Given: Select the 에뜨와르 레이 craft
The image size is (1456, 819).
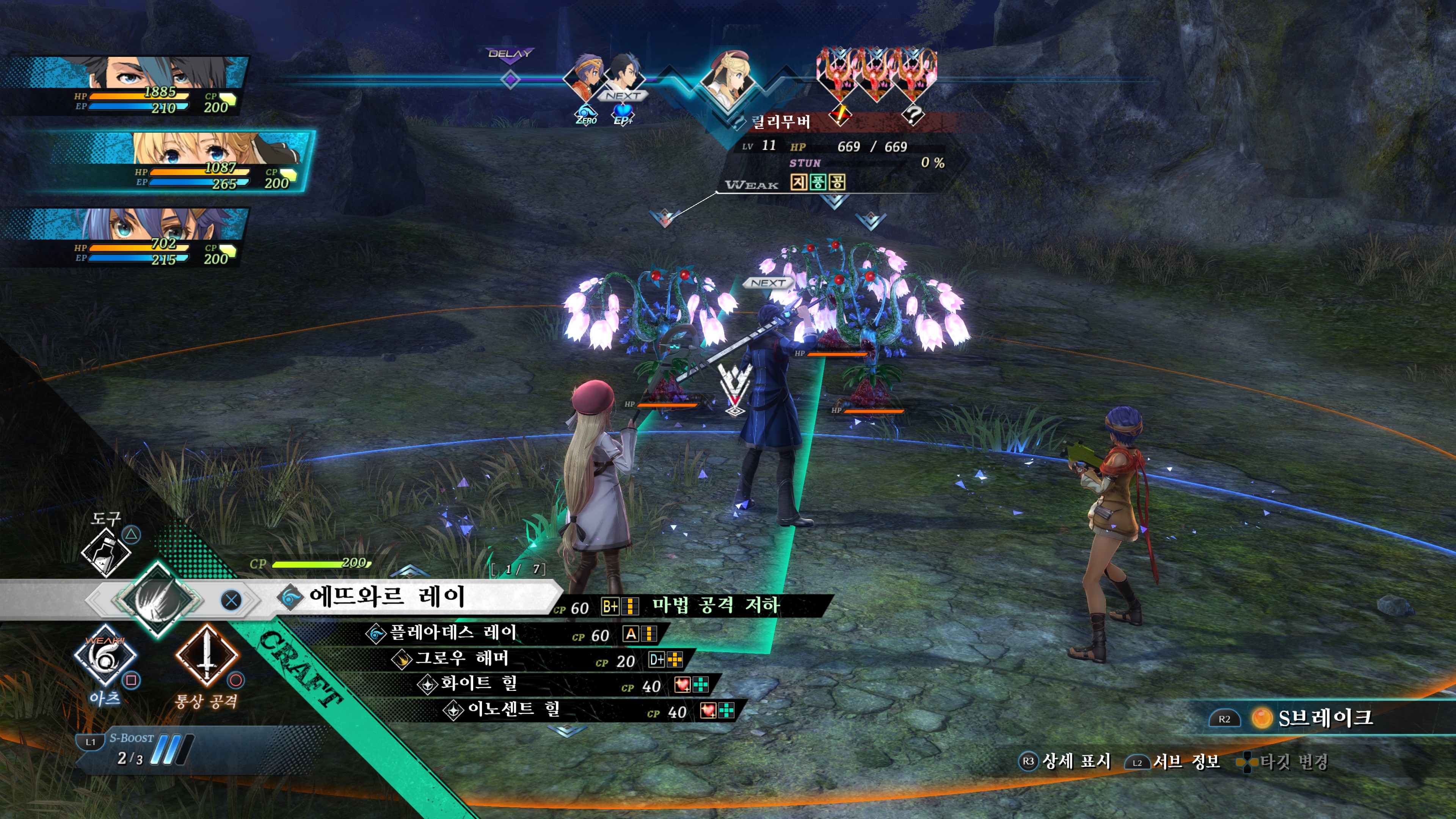Looking at the screenshot, I should 387,597.
